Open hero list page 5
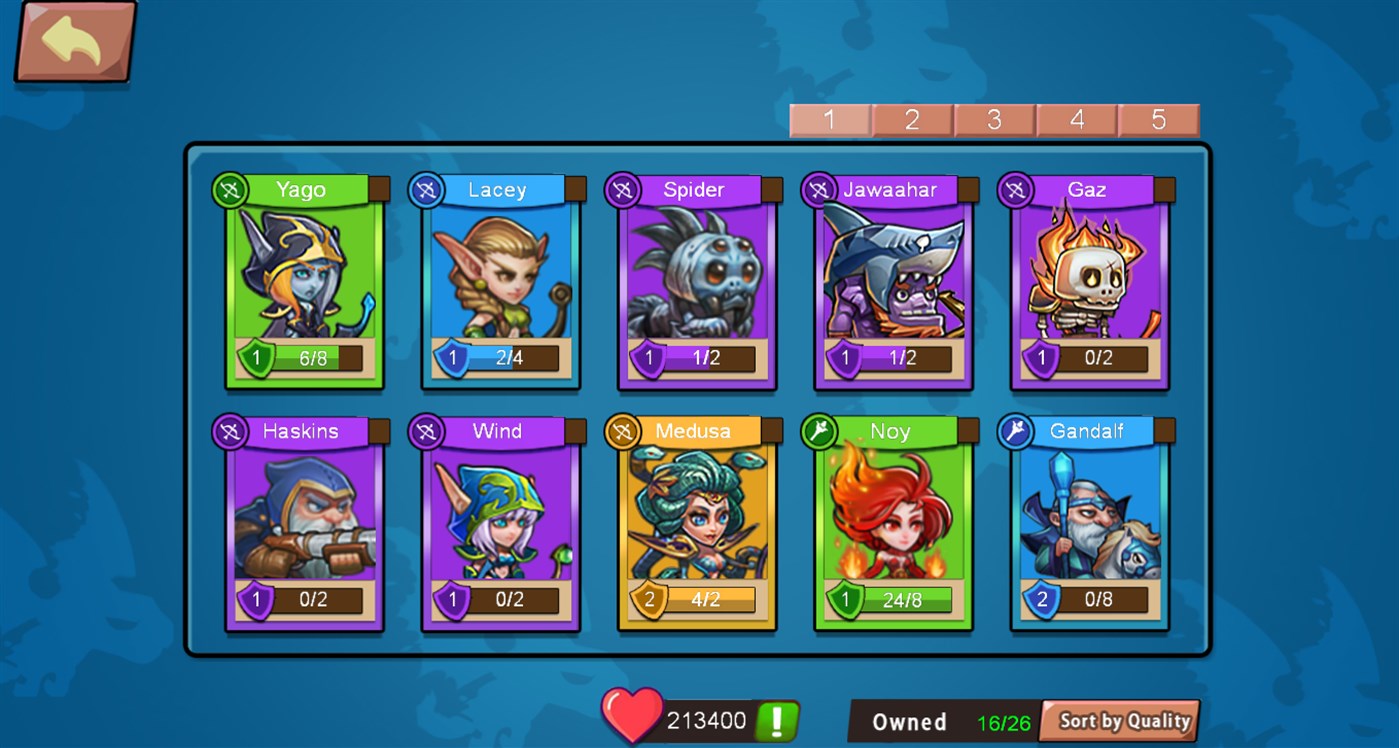 (1159, 119)
